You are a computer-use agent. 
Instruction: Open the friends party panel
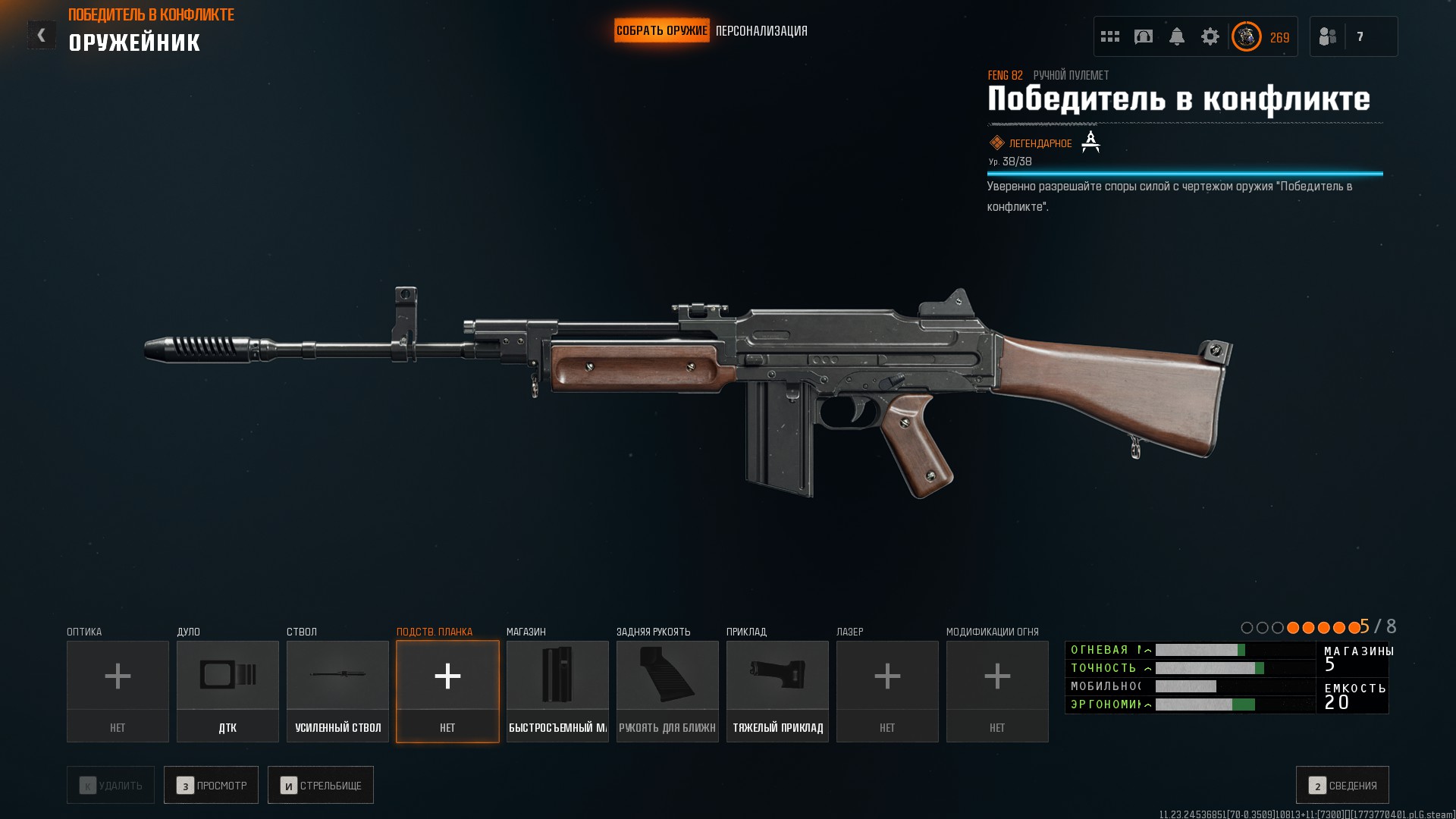[x=1353, y=36]
